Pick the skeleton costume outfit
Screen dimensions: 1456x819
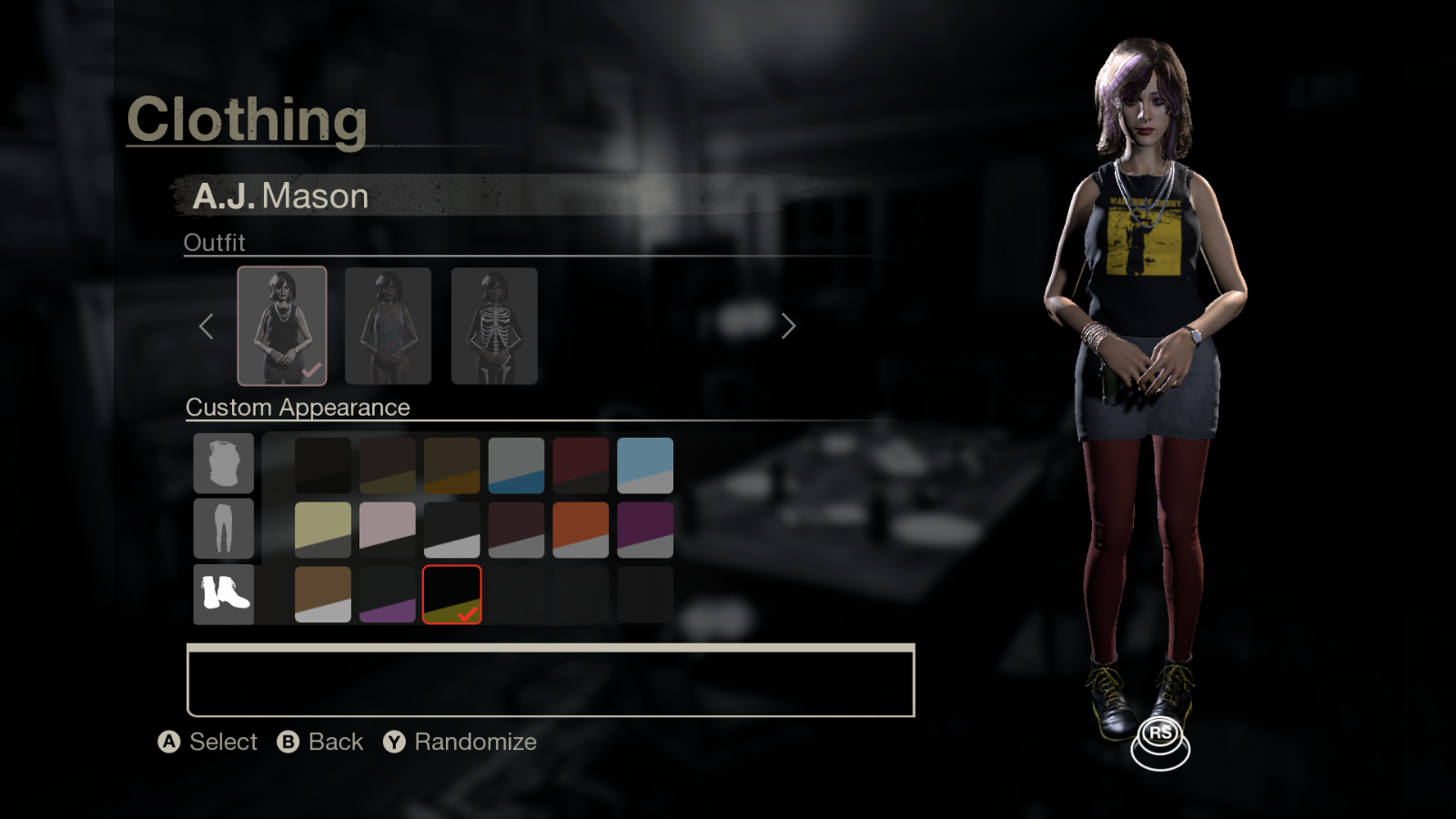click(494, 326)
